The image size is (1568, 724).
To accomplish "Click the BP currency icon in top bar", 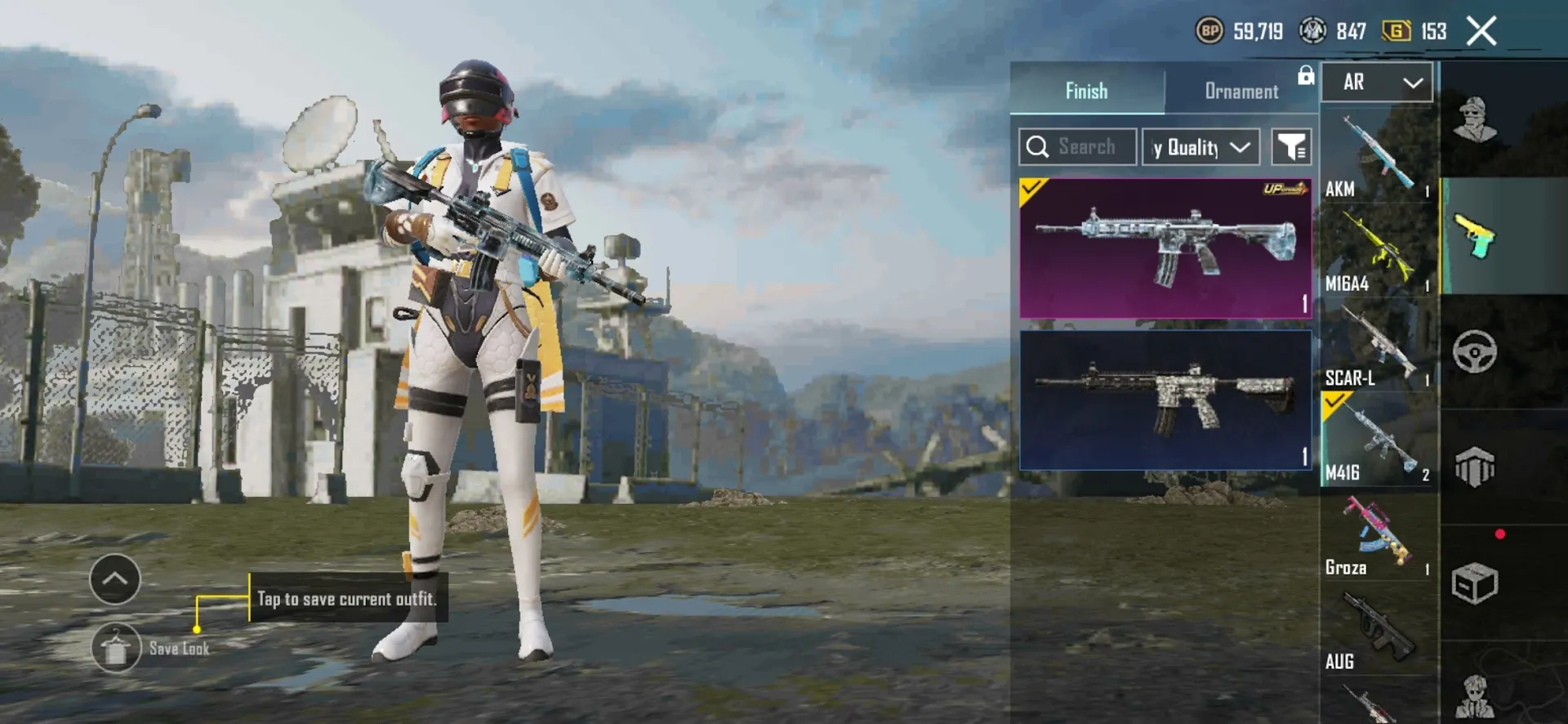I will [x=1209, y=32].
